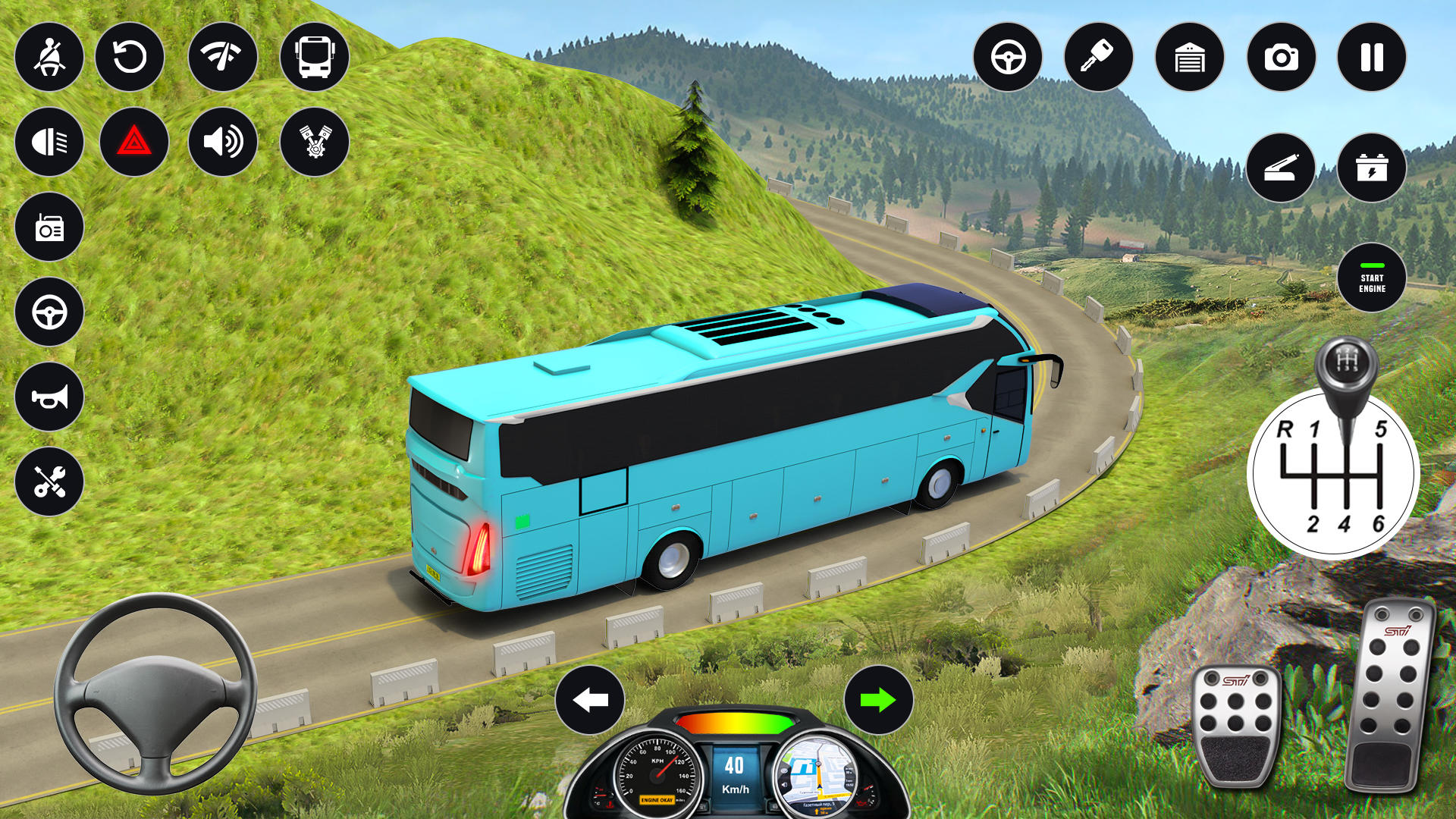Tap the START ENGINE button
Image resolution: width=1456 pixels, height=819 pixels.
coord(1372,278)
